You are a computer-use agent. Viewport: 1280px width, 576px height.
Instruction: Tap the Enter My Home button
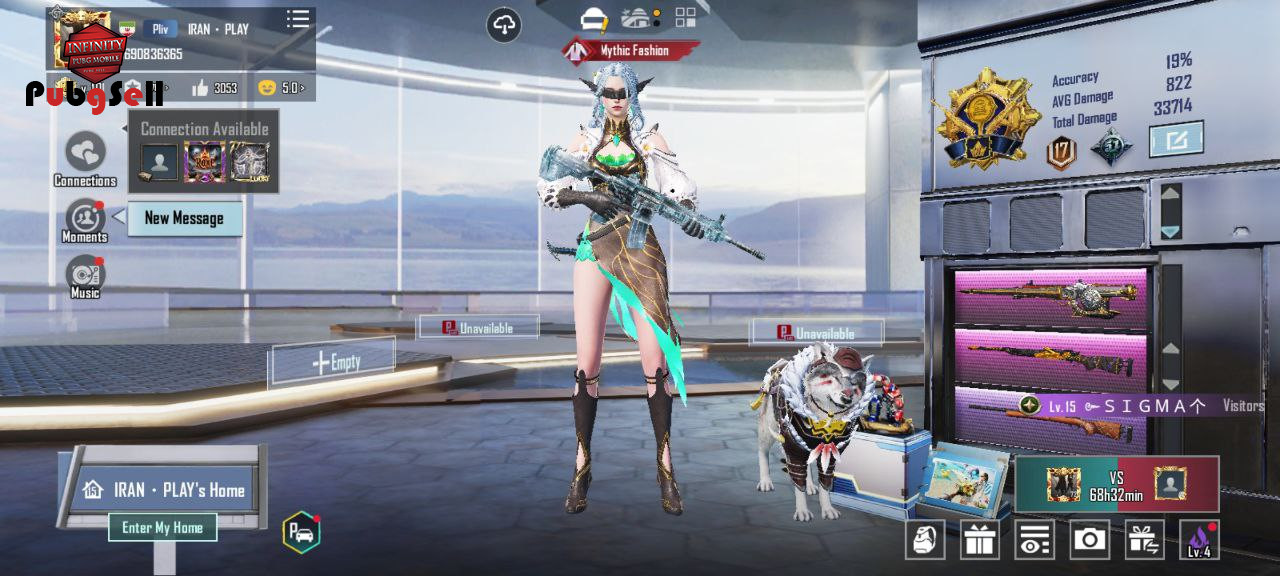pos(162,528)
